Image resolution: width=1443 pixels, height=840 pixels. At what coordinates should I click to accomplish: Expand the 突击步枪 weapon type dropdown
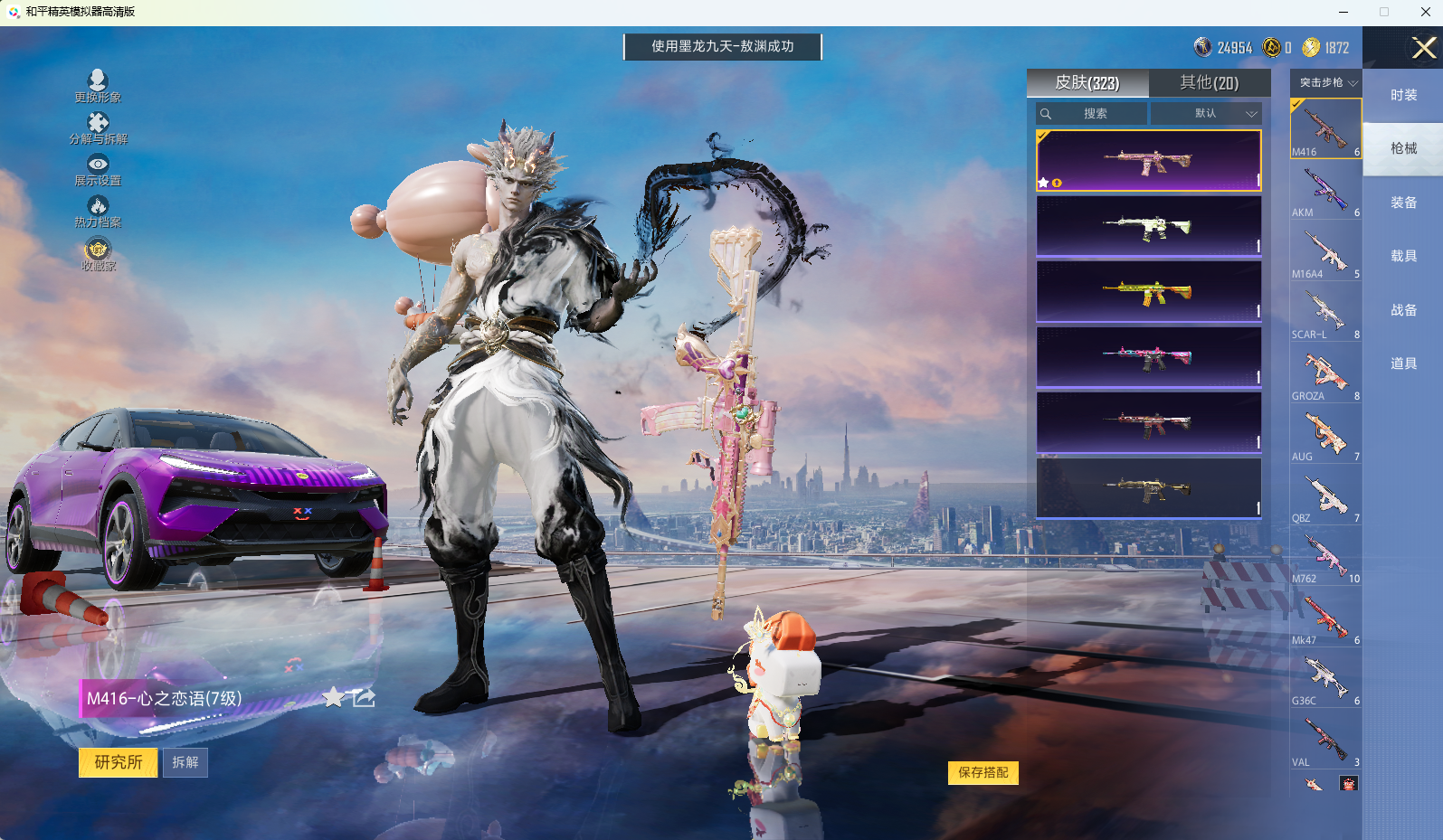pos(1327,82)
